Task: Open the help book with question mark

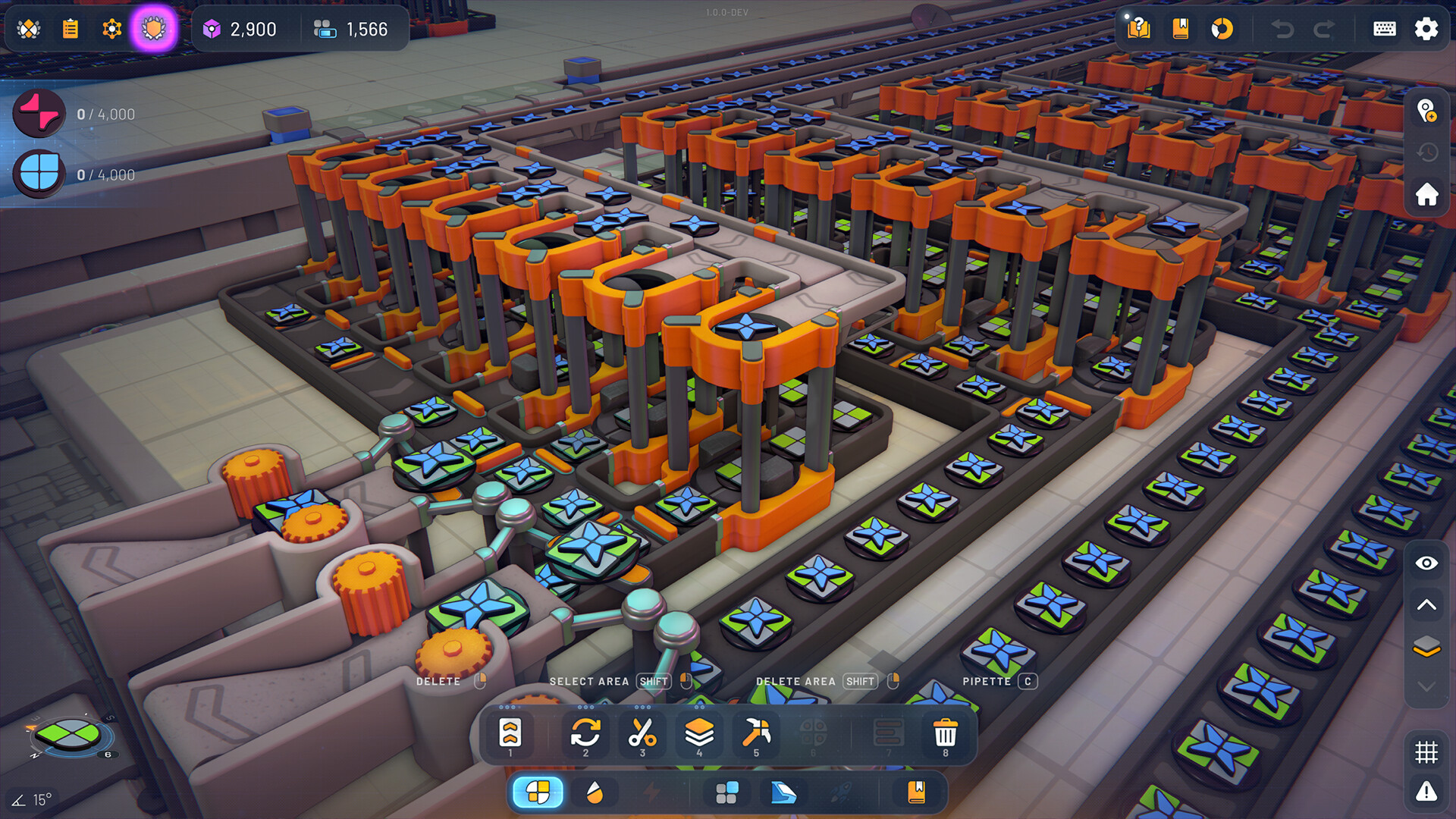Action: [1138, 29]
